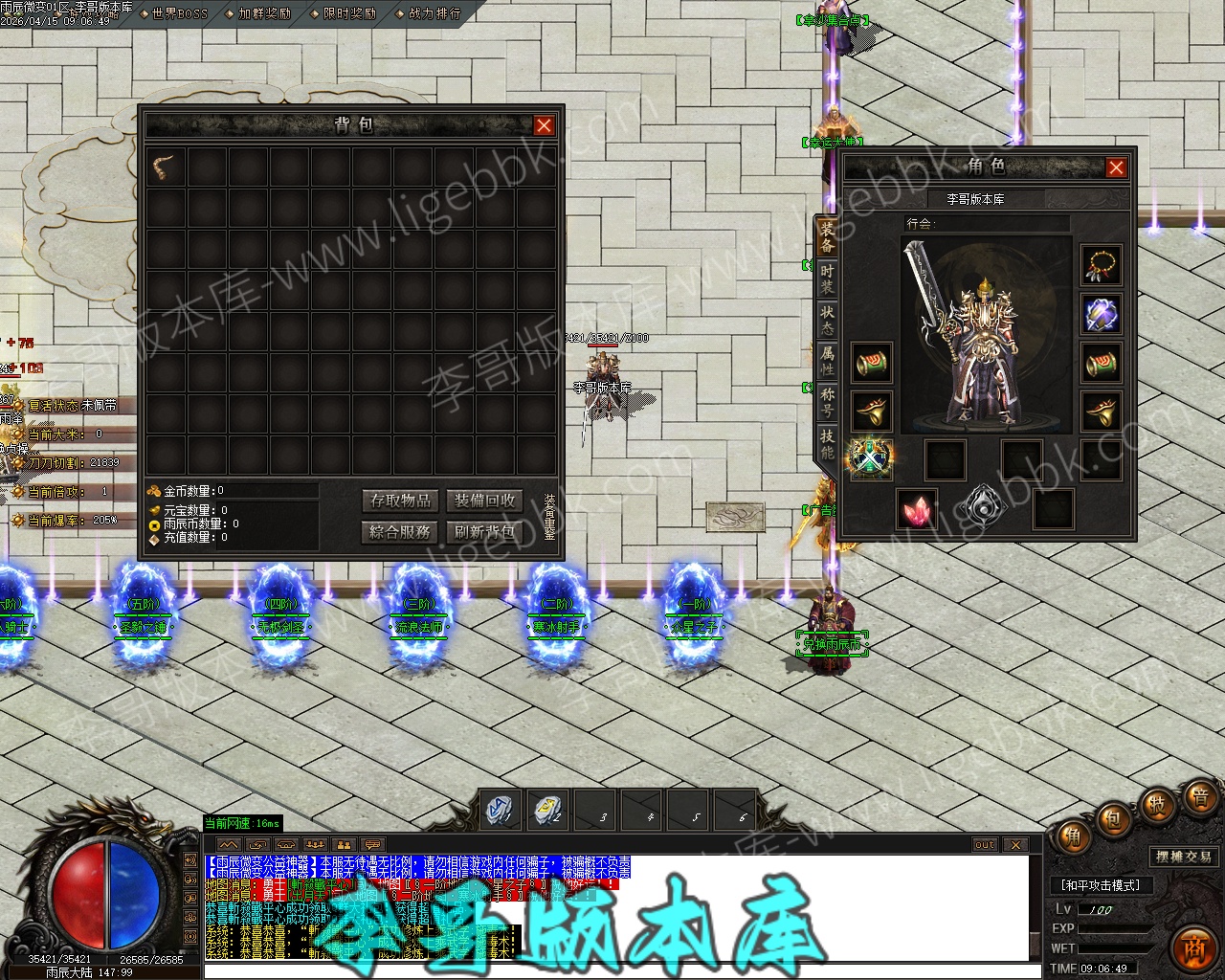Switch to the 状态 status tab

[827, 320]
